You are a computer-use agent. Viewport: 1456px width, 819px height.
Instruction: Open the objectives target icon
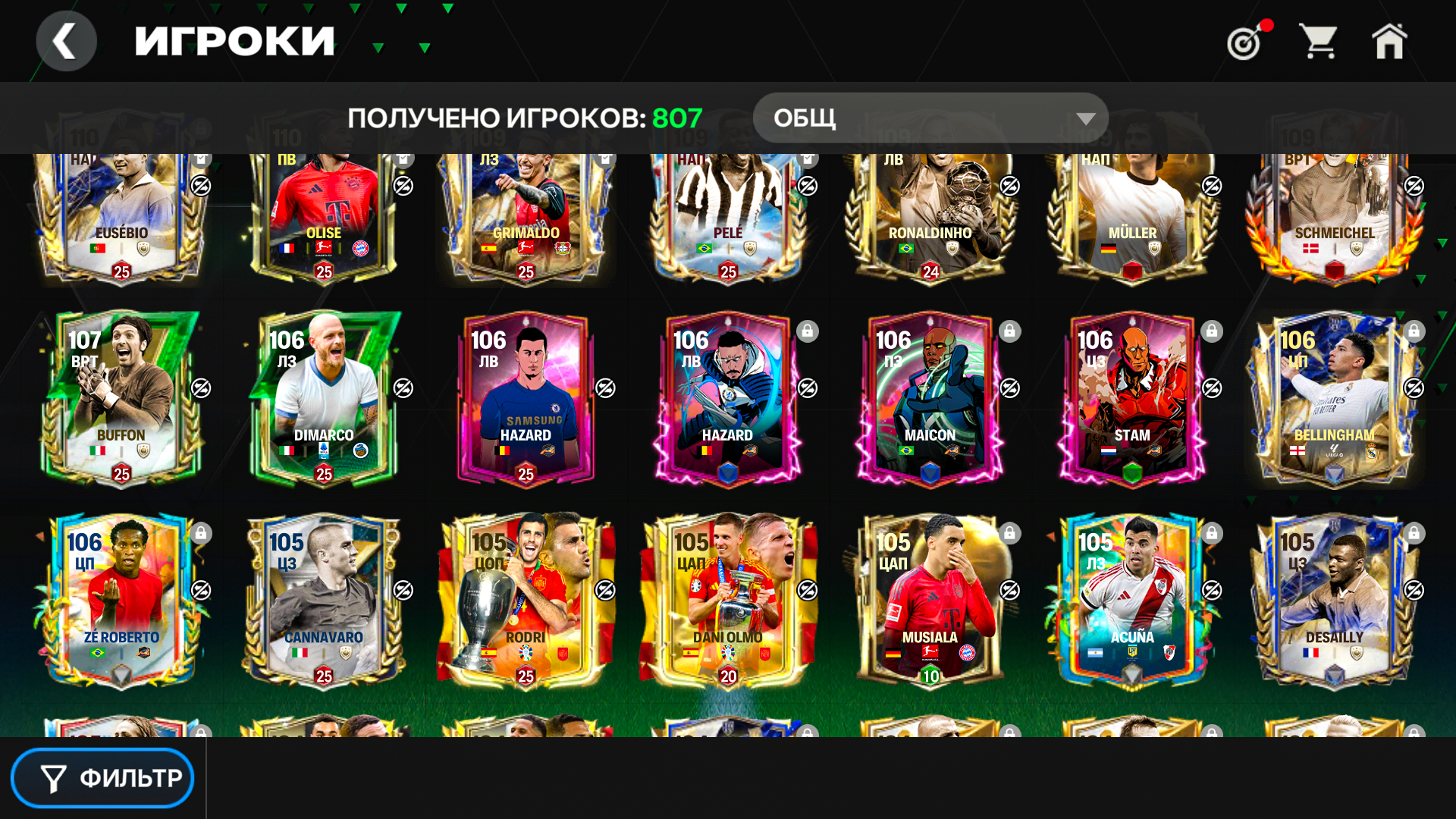point(1245,42)
